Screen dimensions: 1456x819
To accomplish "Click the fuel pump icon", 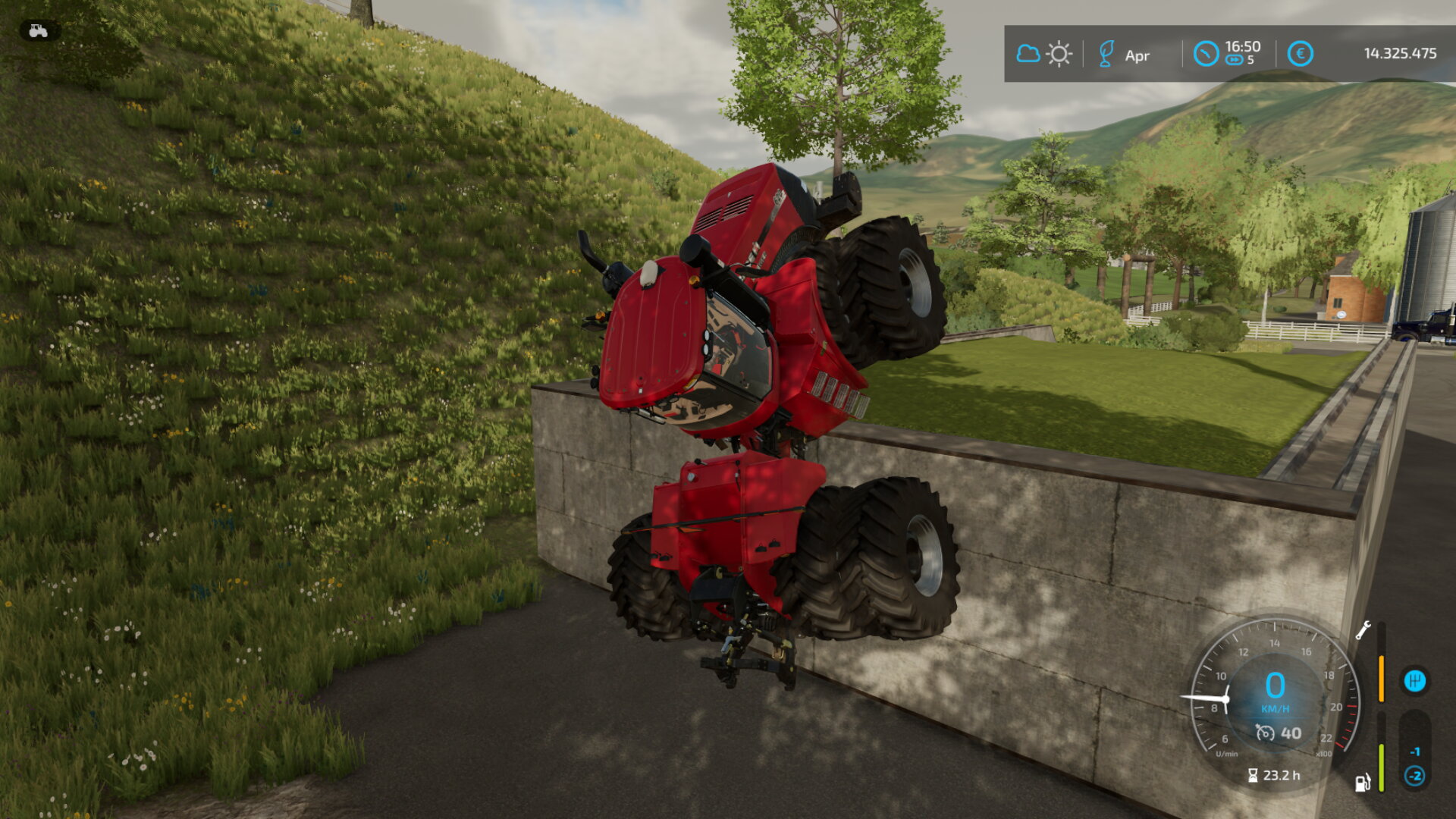I will coord(1363,783).
